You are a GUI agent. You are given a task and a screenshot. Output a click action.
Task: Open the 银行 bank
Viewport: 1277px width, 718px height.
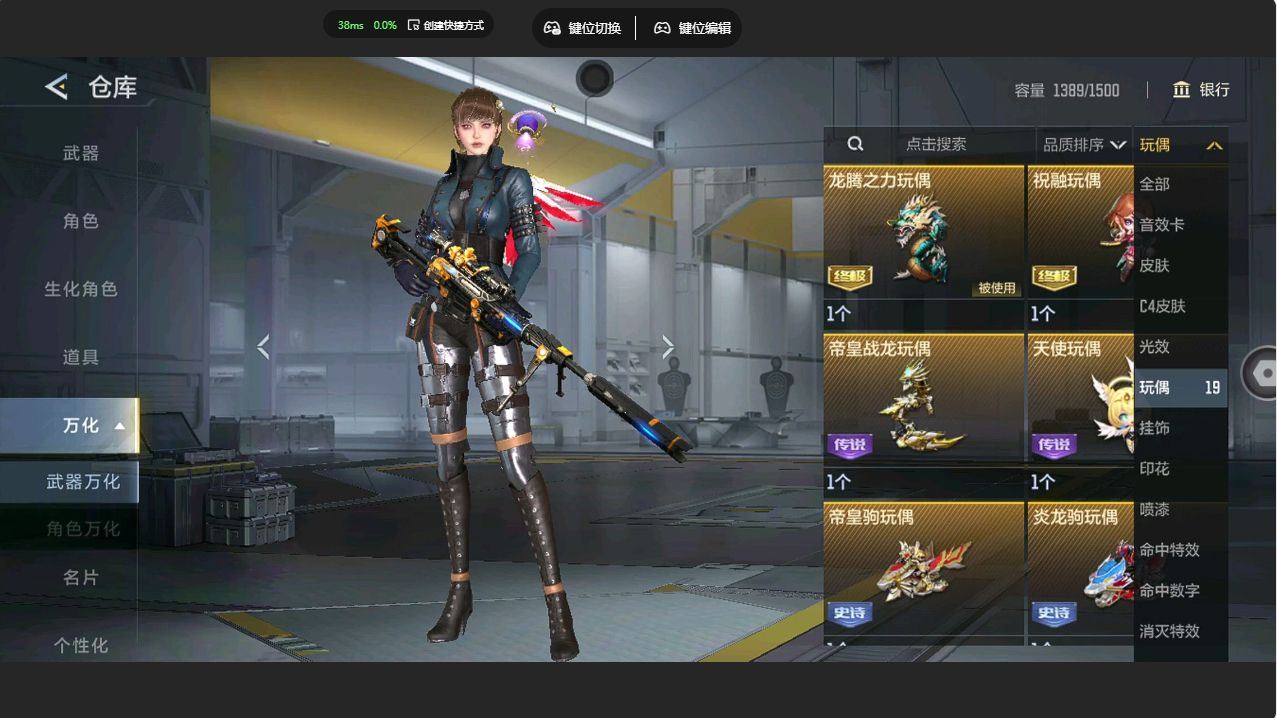click(1201, 90)
